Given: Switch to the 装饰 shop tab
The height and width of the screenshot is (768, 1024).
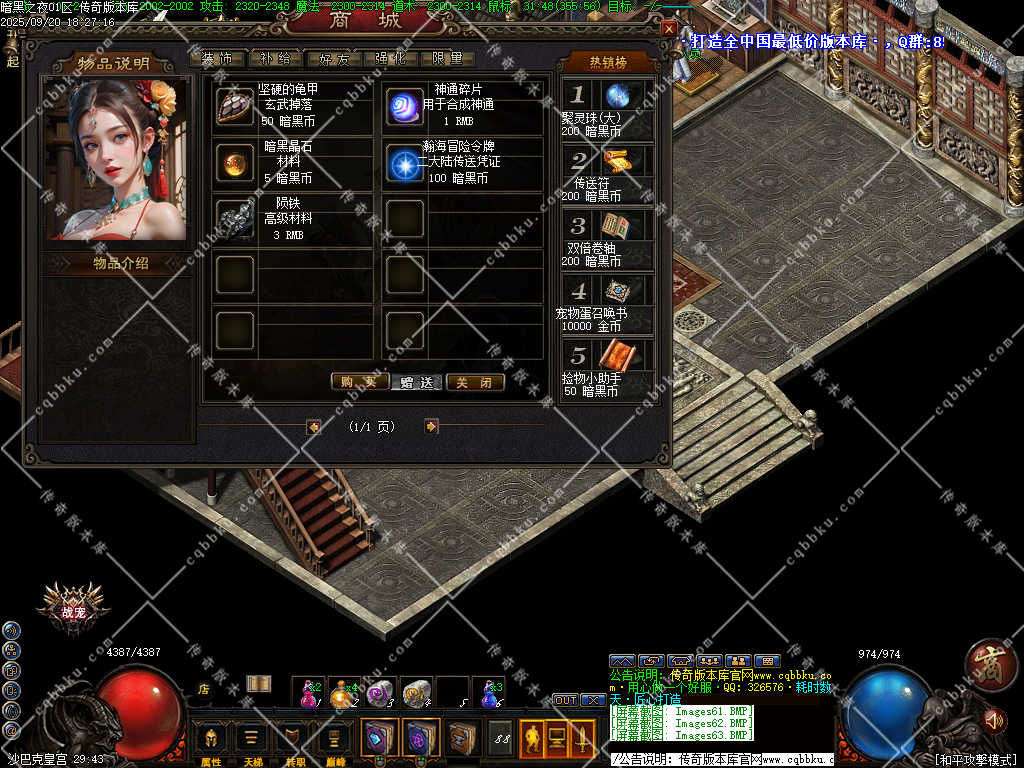Looking at the screenshot, I should (217, 59).
